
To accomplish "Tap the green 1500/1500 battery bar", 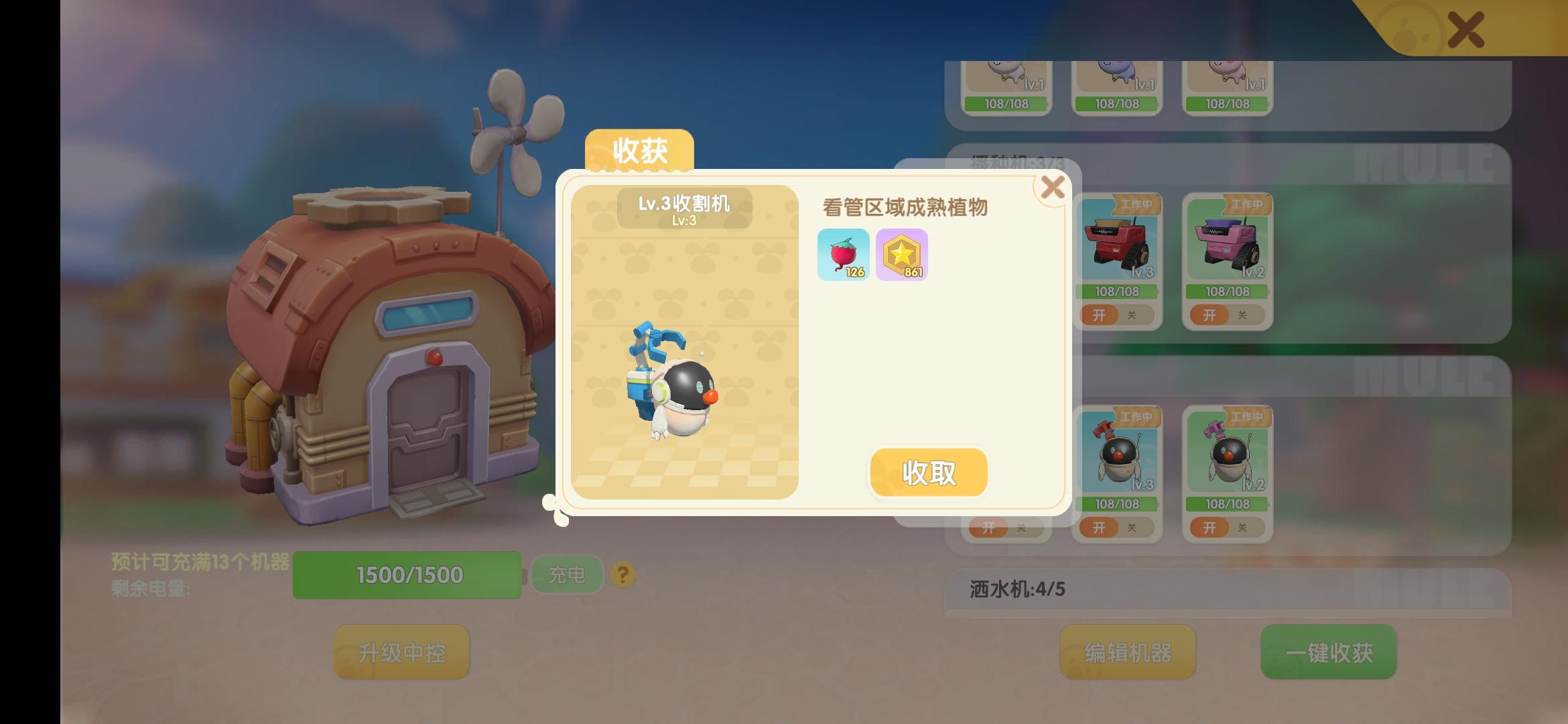I will (x=409, y=574).
